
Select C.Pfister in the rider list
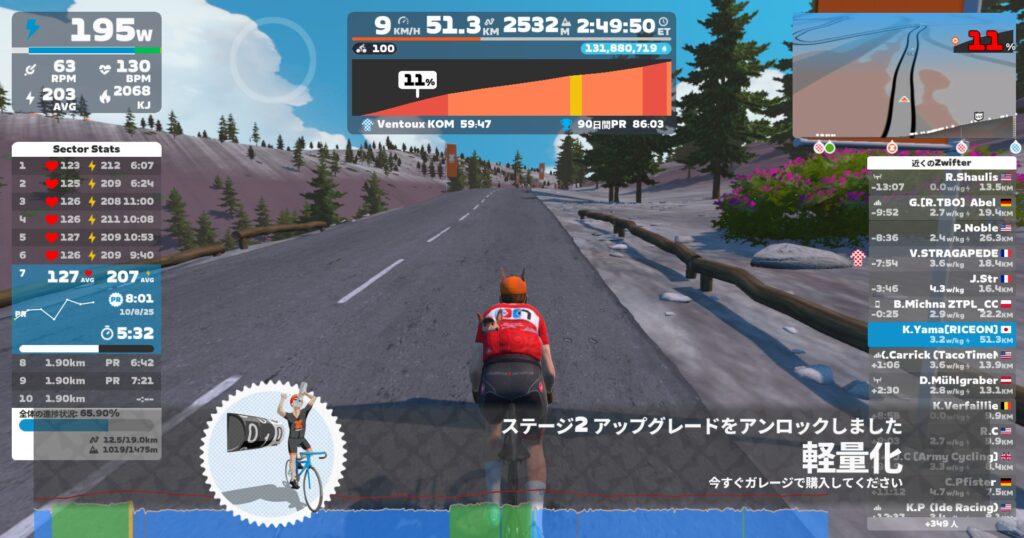(943, 487)
